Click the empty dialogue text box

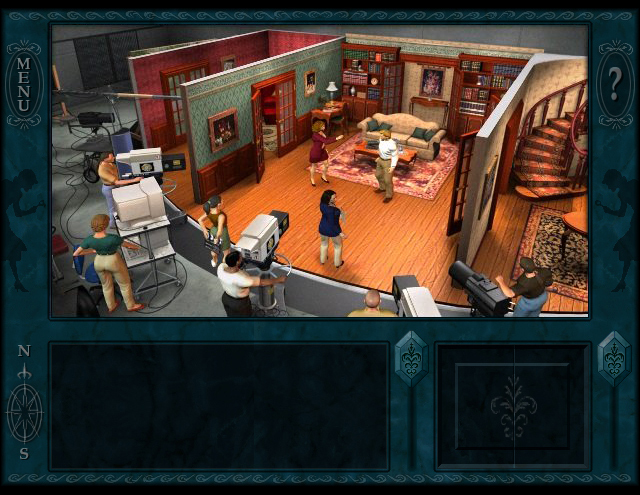pos(219,406)
